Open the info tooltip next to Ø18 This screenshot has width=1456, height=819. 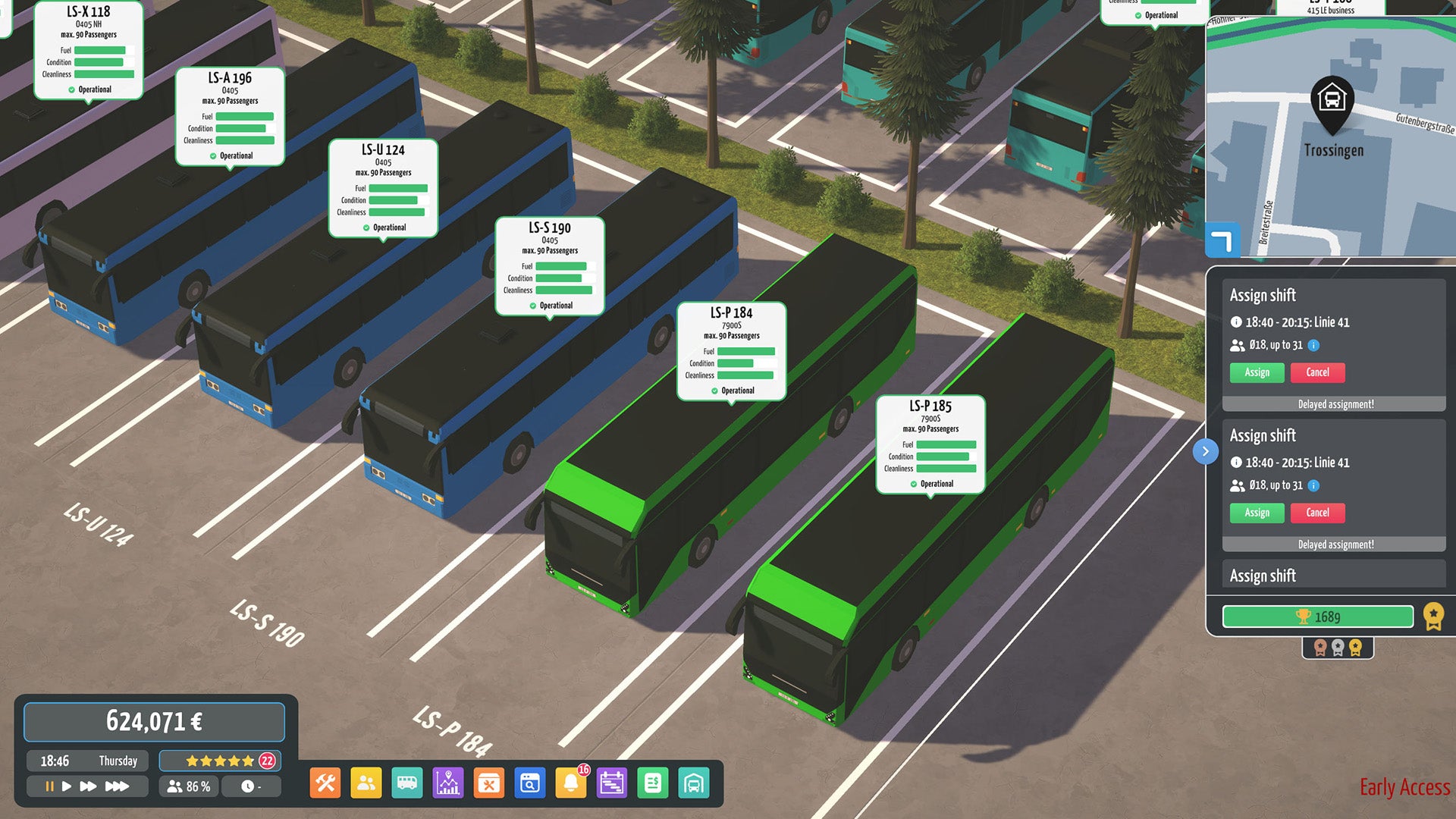(x=1312, y=345)
